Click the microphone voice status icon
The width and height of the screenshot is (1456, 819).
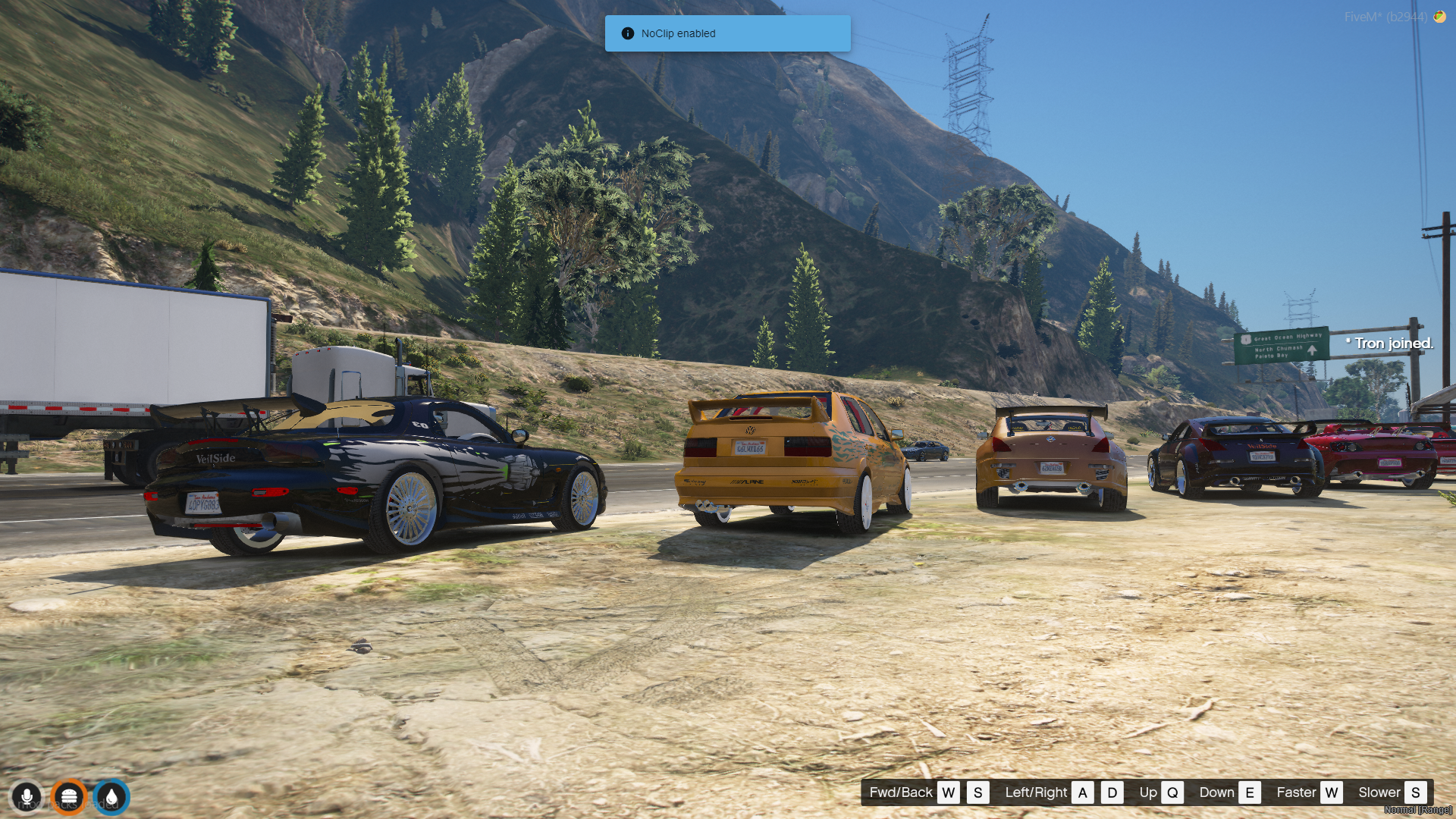point(27,797)
